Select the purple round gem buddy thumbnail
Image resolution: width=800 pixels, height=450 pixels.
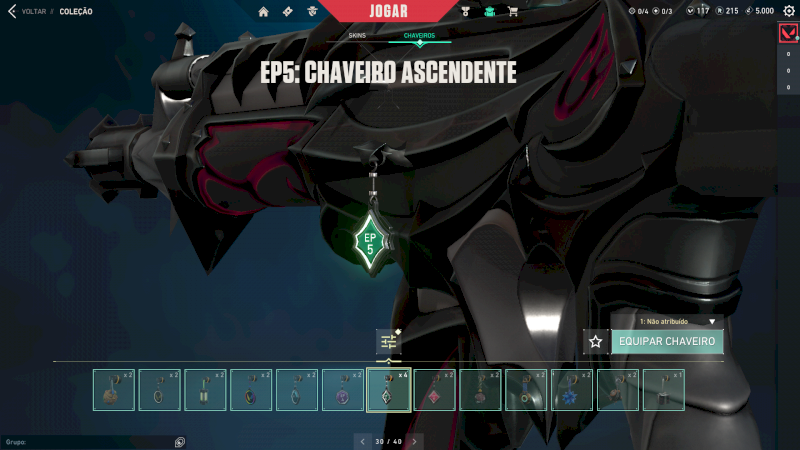342,390
